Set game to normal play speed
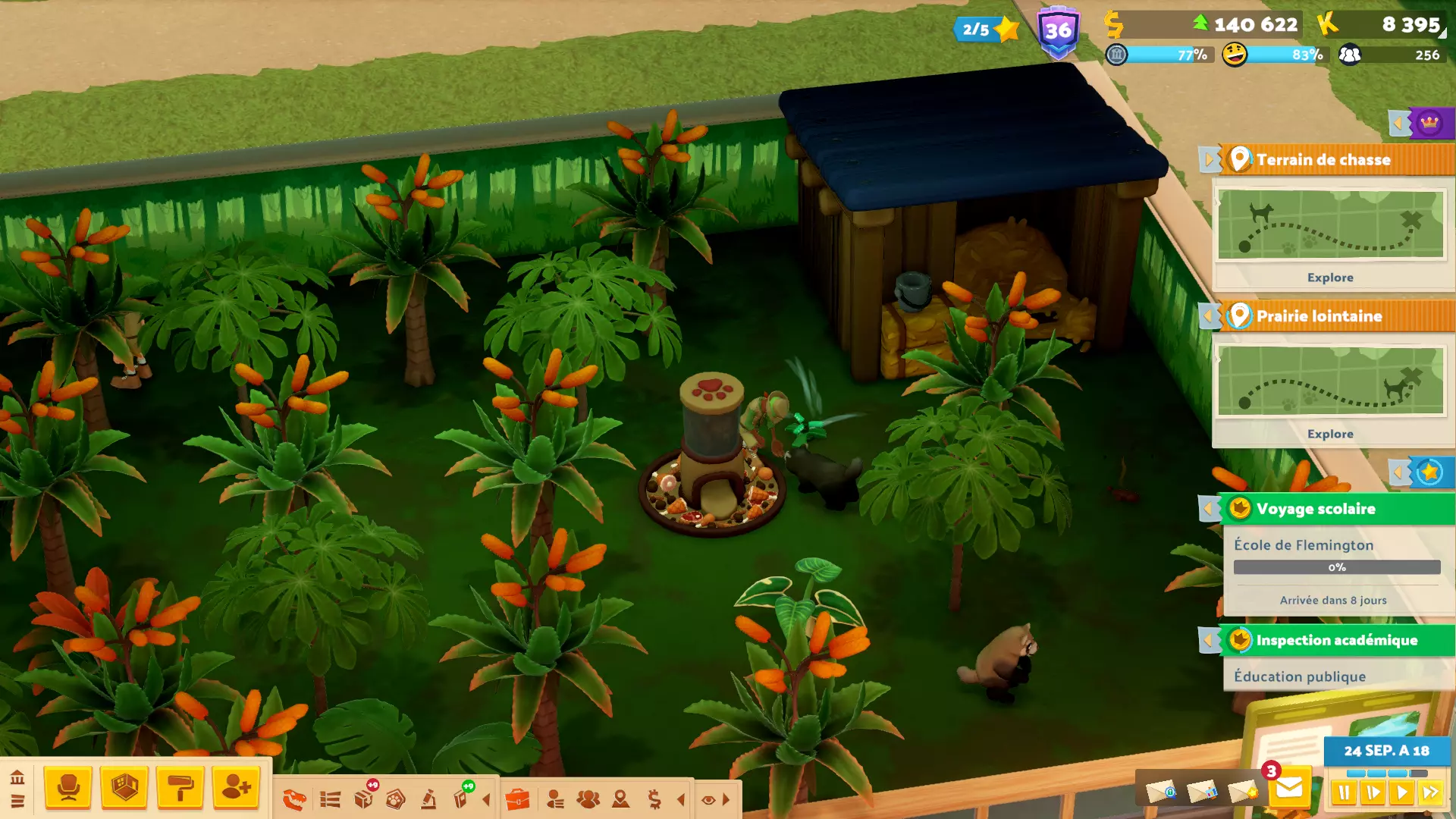The image size is (1456, 819). 1402,793
